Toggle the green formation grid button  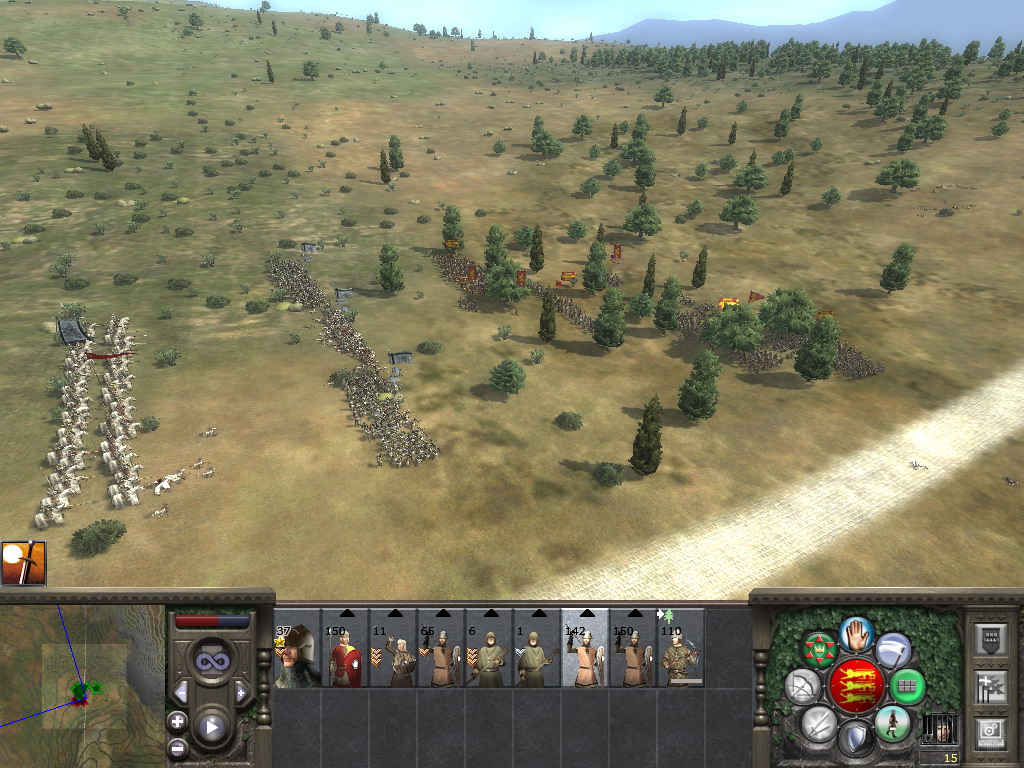pyautogui.click(x=907, y=687)
